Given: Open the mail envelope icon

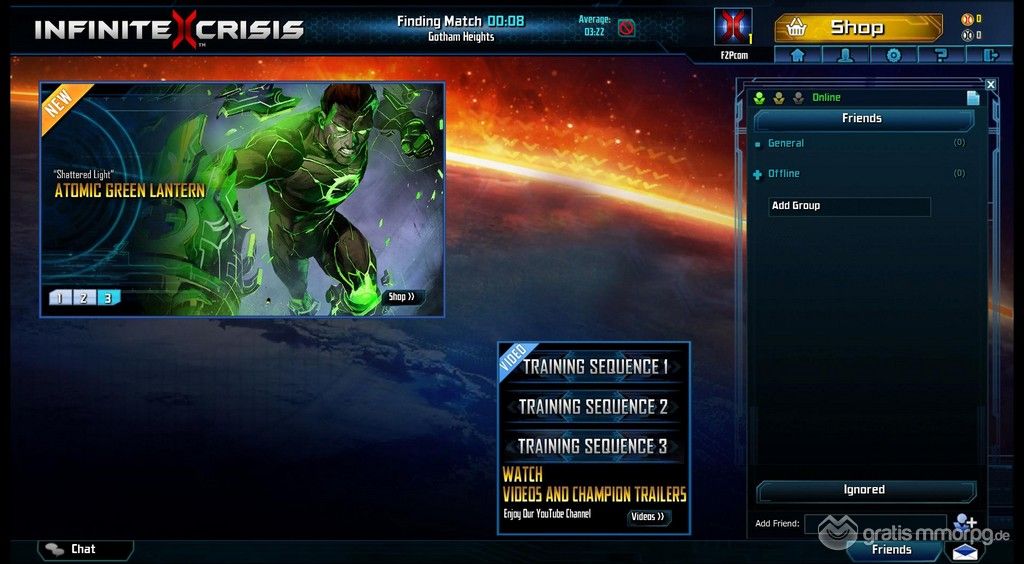Looking at the screenshot, I should point(965,551).
